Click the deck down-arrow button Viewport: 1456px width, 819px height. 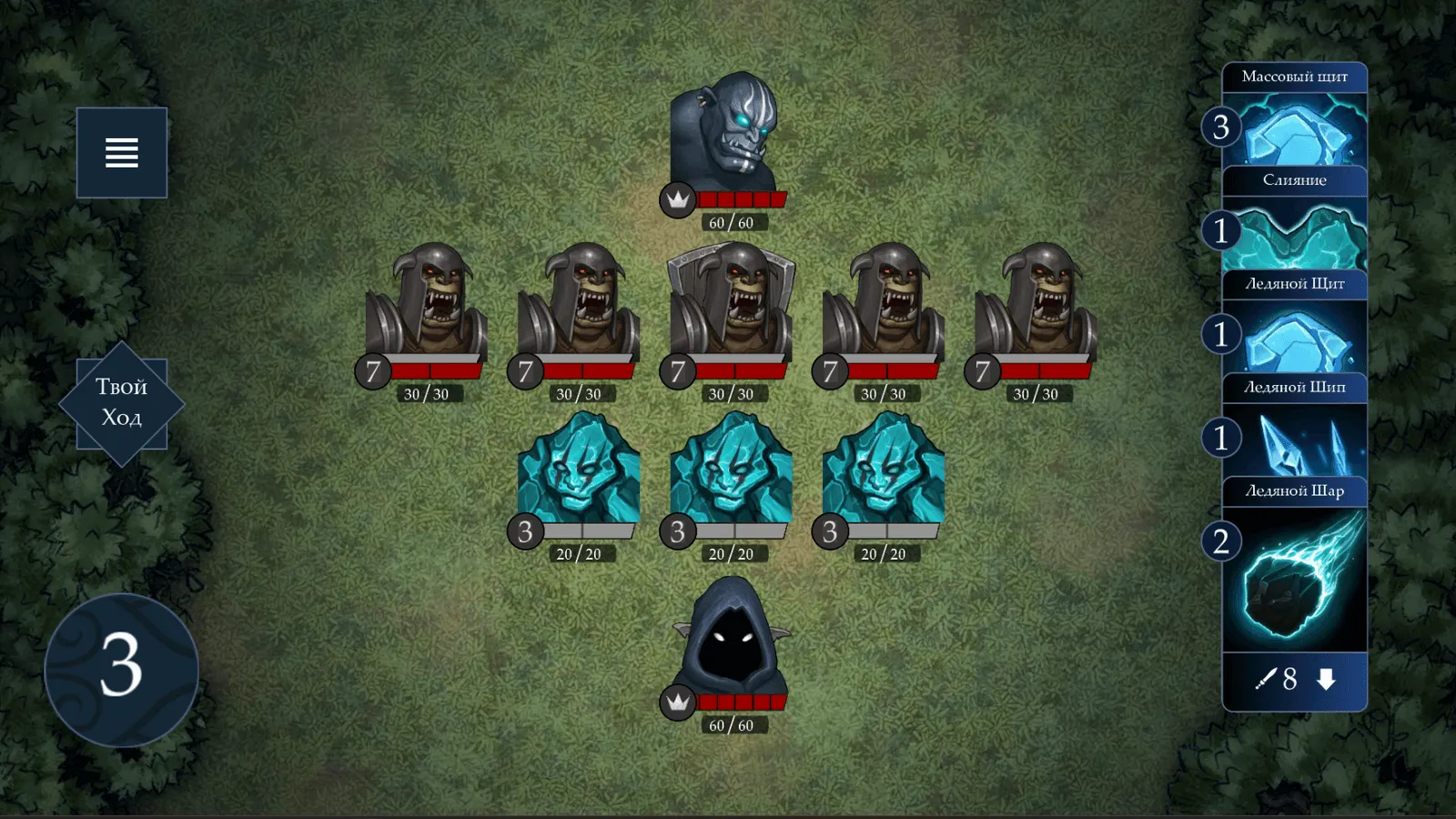click(x=1326, y=679)
